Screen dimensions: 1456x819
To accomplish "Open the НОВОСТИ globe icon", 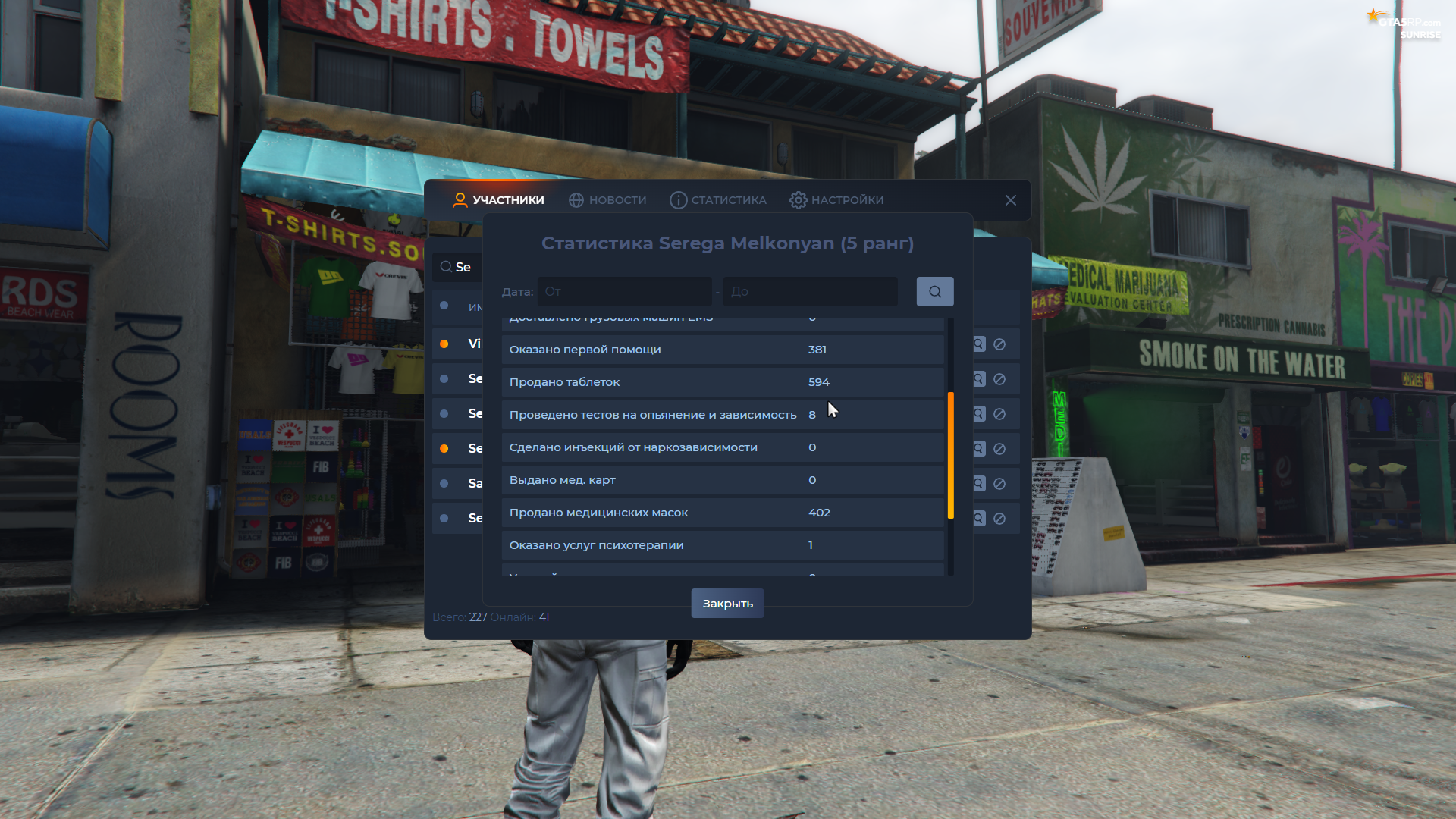I will (x=576, y=199).
